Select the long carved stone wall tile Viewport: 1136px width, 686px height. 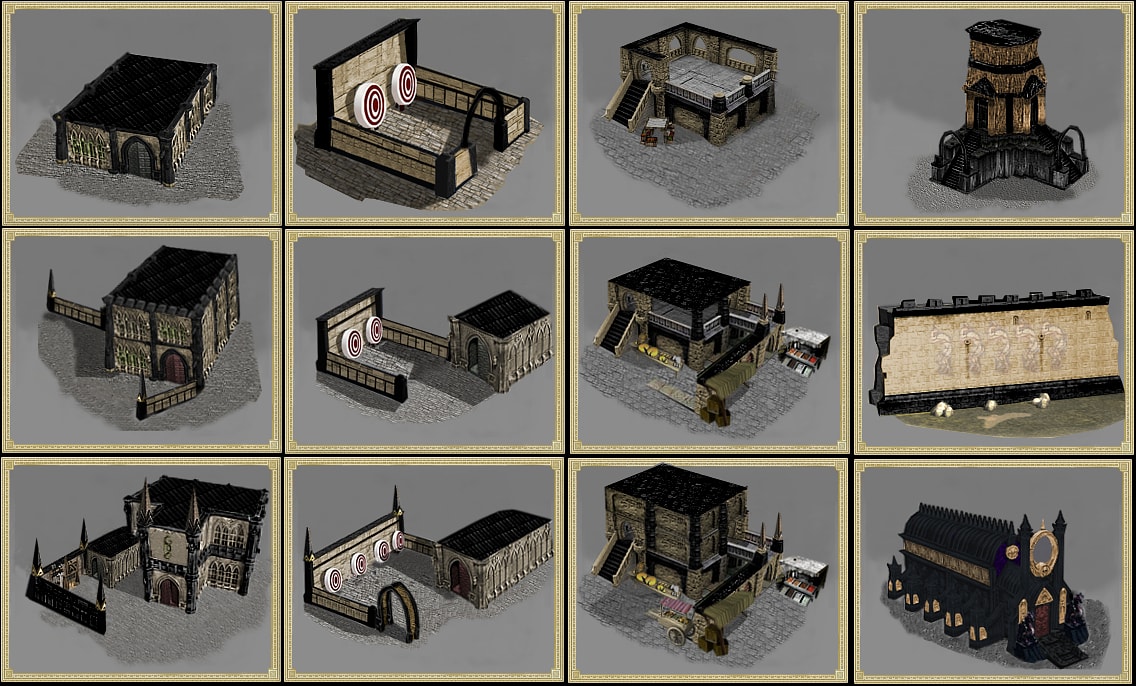tap(994, 342)
